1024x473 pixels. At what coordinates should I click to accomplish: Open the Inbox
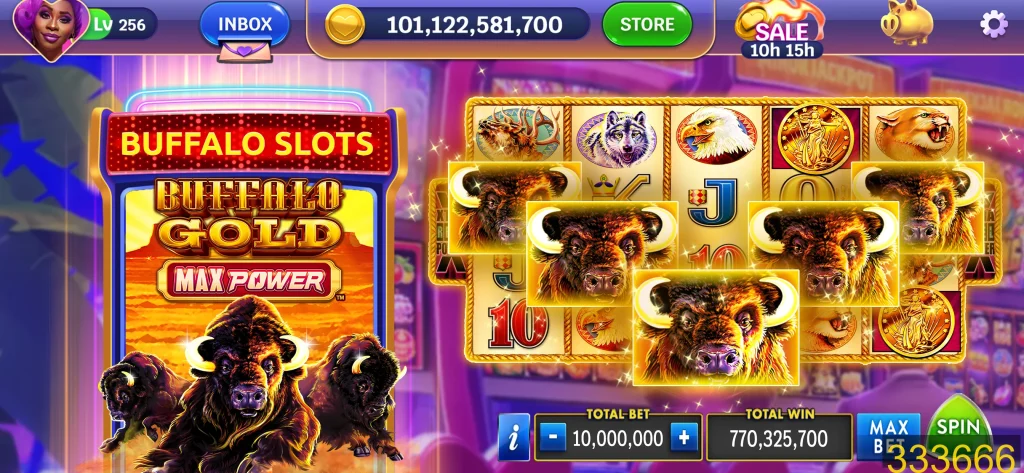click(245, 24)
